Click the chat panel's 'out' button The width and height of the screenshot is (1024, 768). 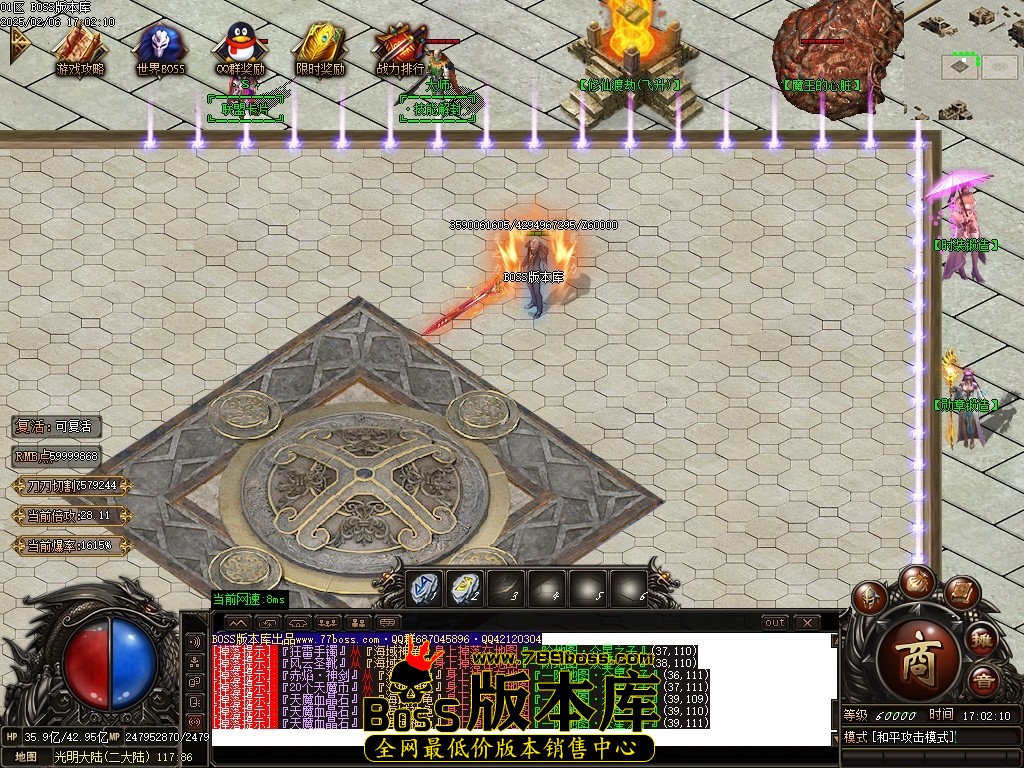pos(774,622)
